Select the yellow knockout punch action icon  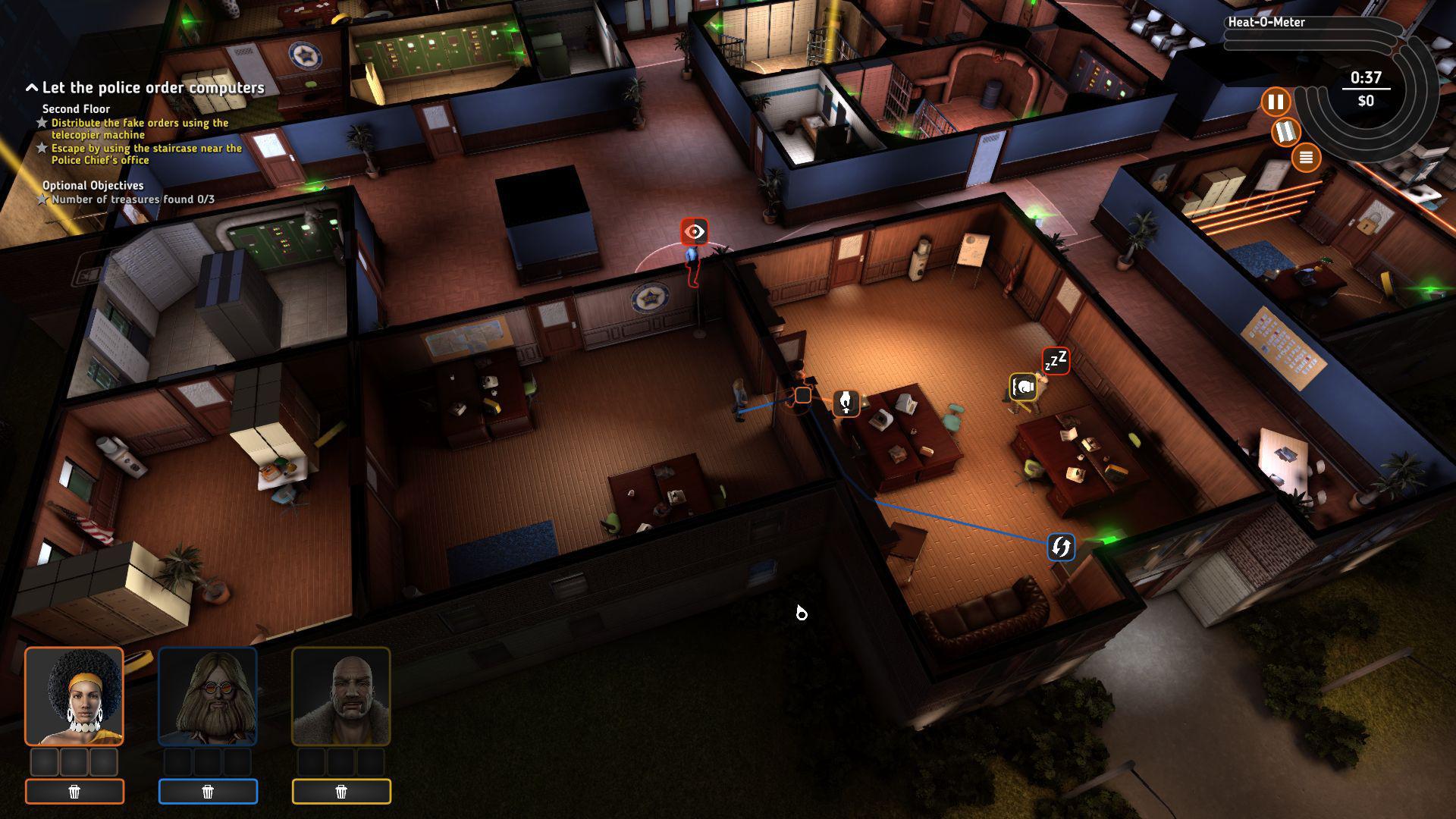pyautogui.click(x=1023, y=387)
